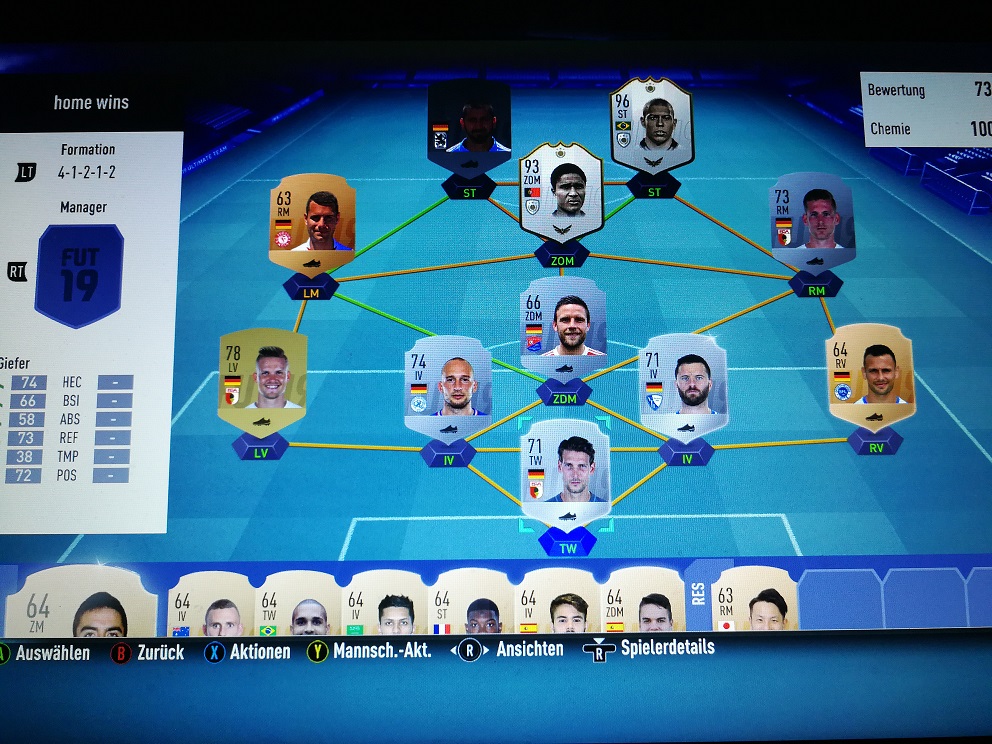Viewport: 992px width, 744px height.
Task: Pick the 63 RM Japanese reserve card
Action: pos(755,603)
